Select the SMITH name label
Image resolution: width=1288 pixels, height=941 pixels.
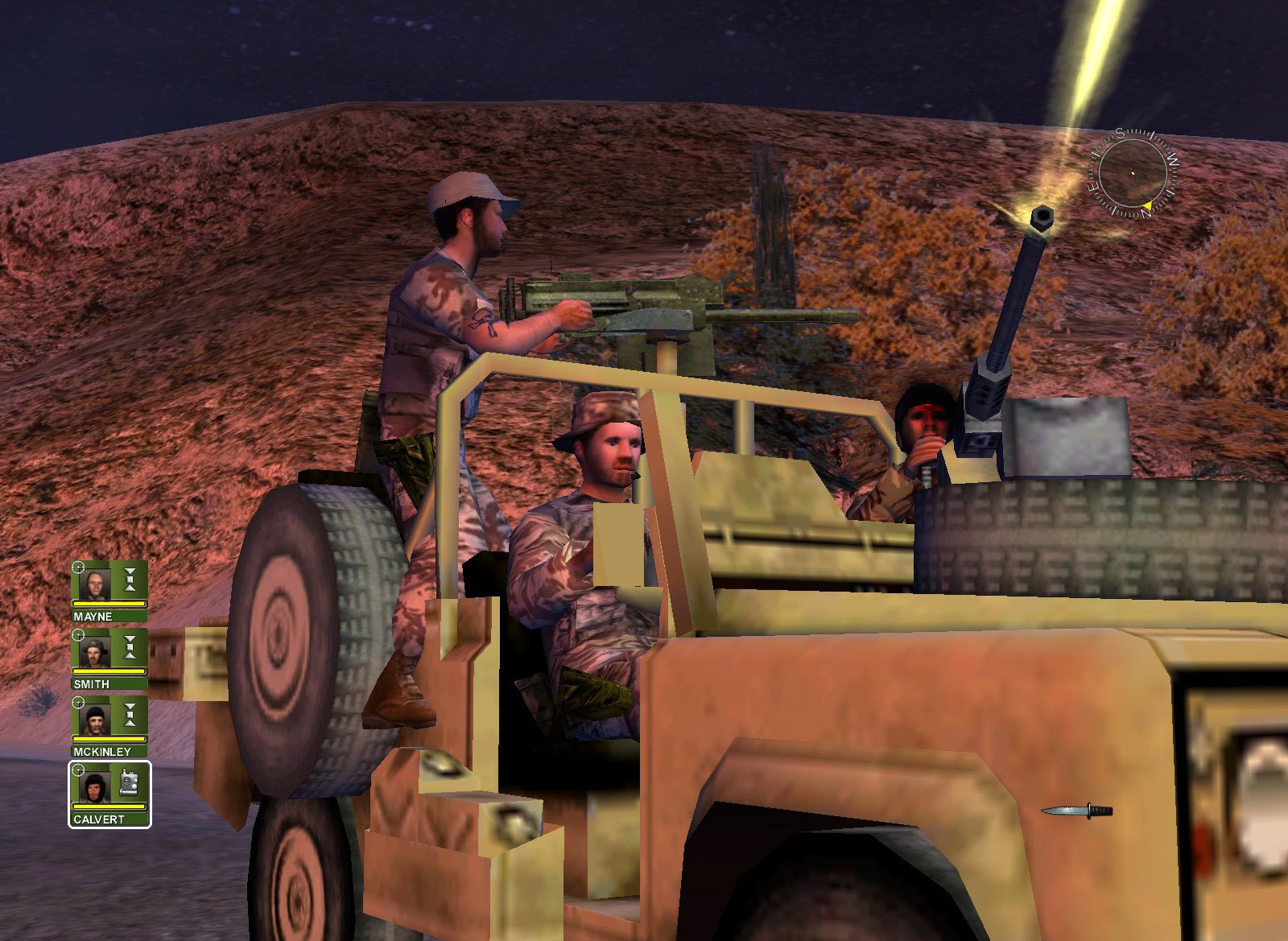pyautogui.click(x=91, y=683)
